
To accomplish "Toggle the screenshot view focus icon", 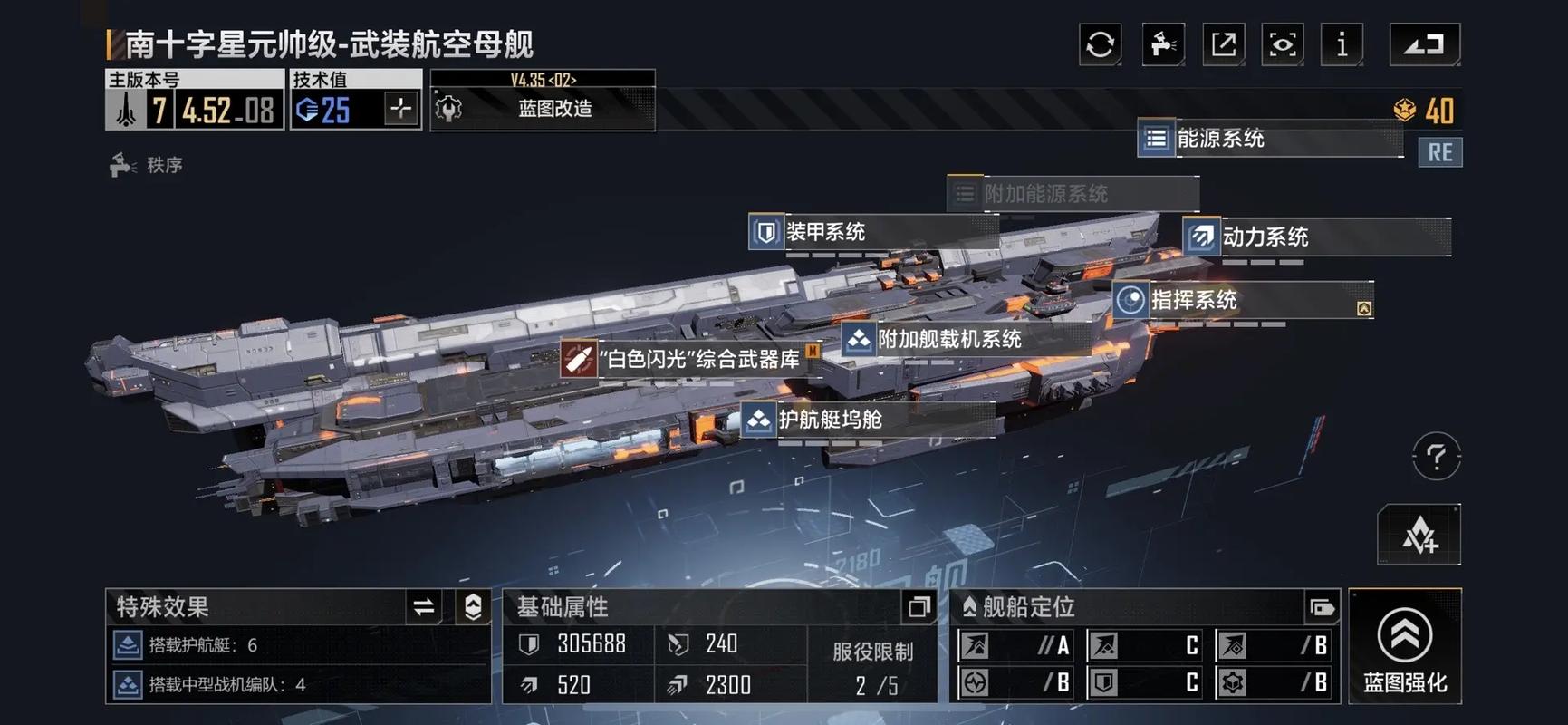I will (x=1283, y=44).
